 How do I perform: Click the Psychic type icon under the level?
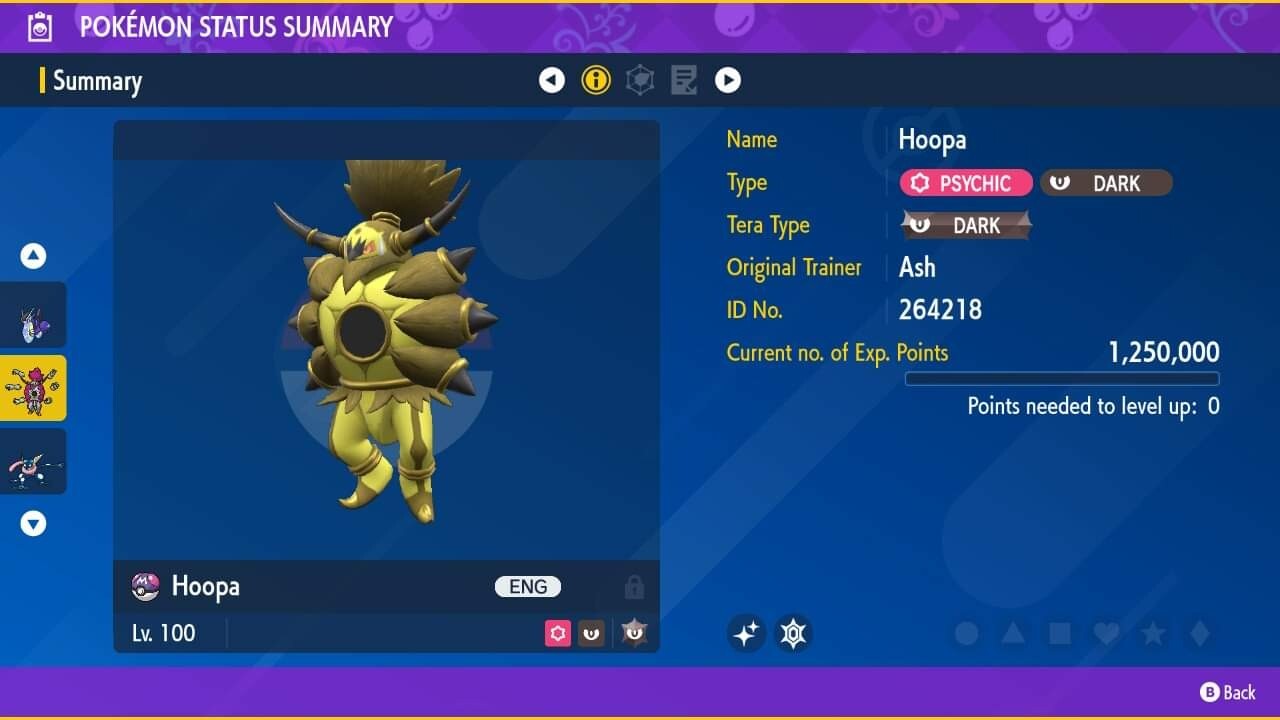(x=557, y=633)
